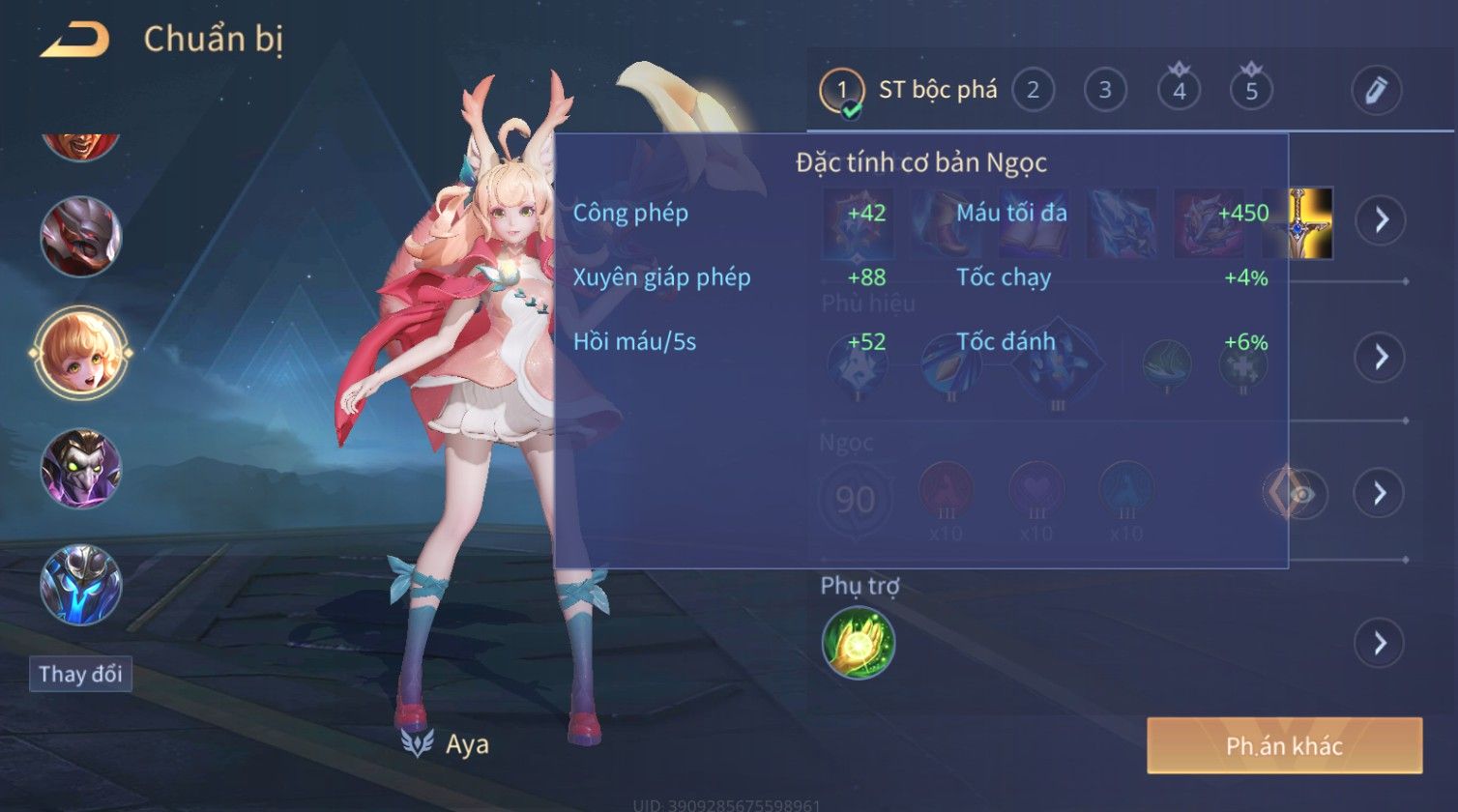Select preset tab 1 ST bộc phá
Screen dimensions: 1458x812
pos(909,91)
